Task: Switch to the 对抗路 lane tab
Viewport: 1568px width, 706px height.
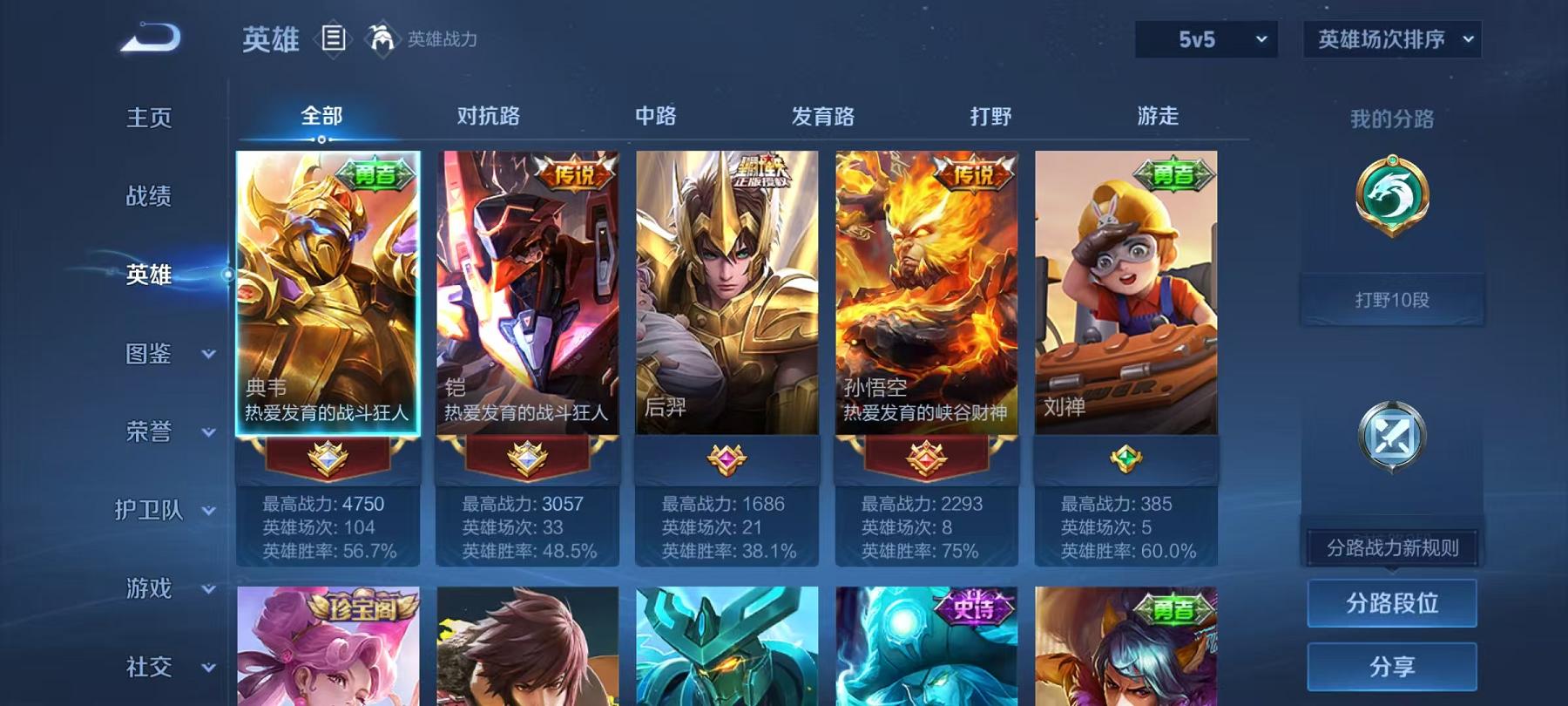Action: coord(489,114)
